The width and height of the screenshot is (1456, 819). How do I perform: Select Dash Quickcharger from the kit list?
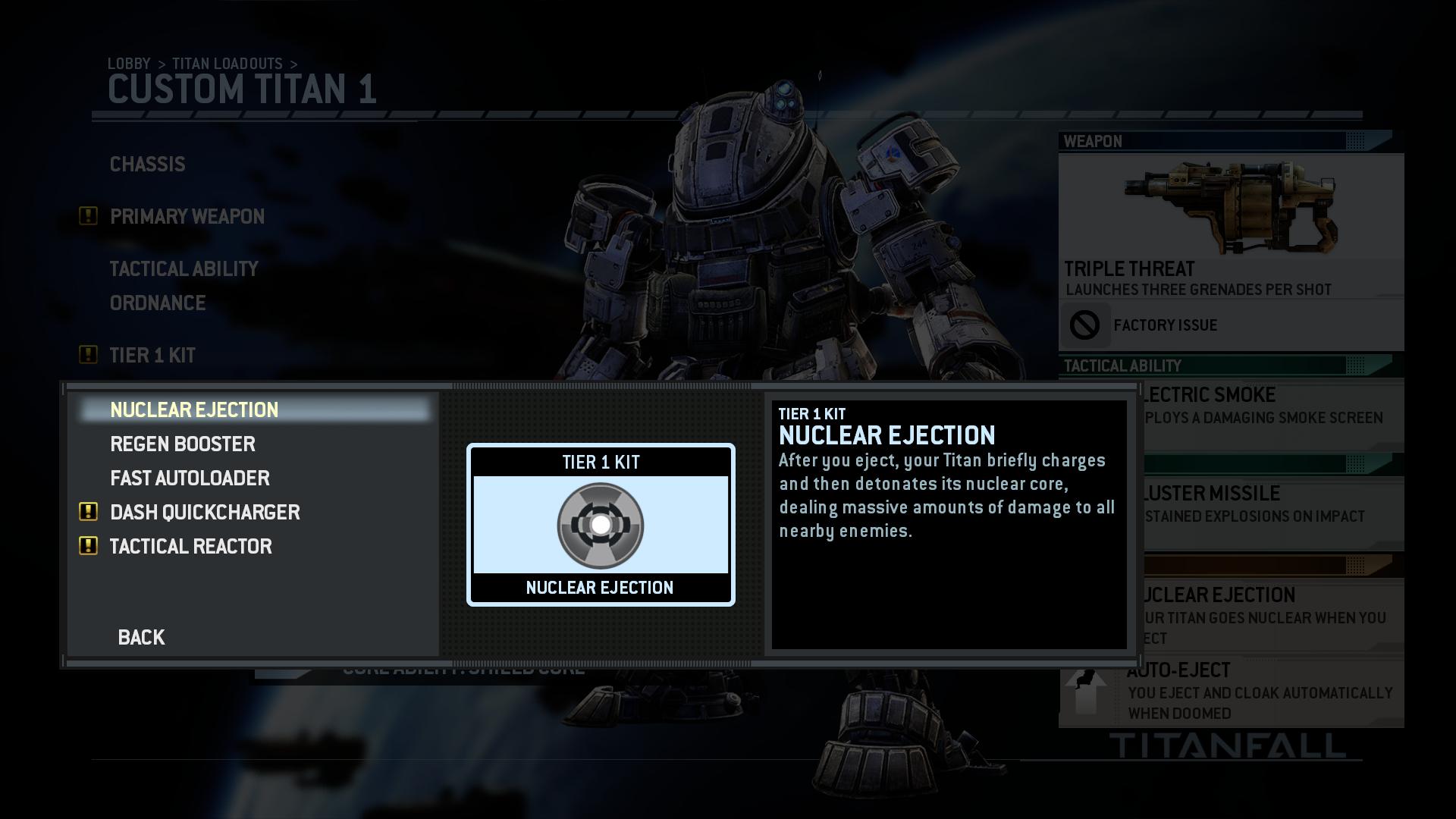206,512
